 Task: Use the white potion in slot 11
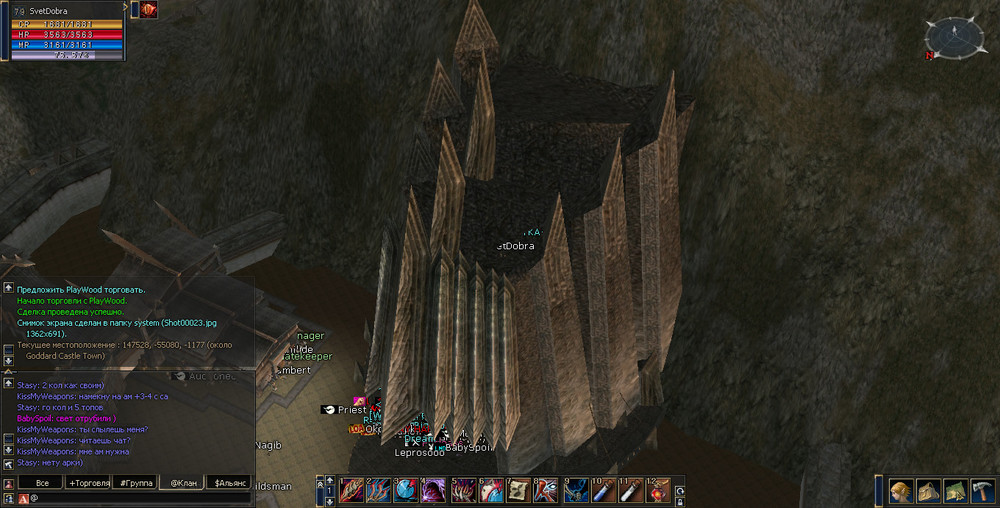click(x=629, y=490)
